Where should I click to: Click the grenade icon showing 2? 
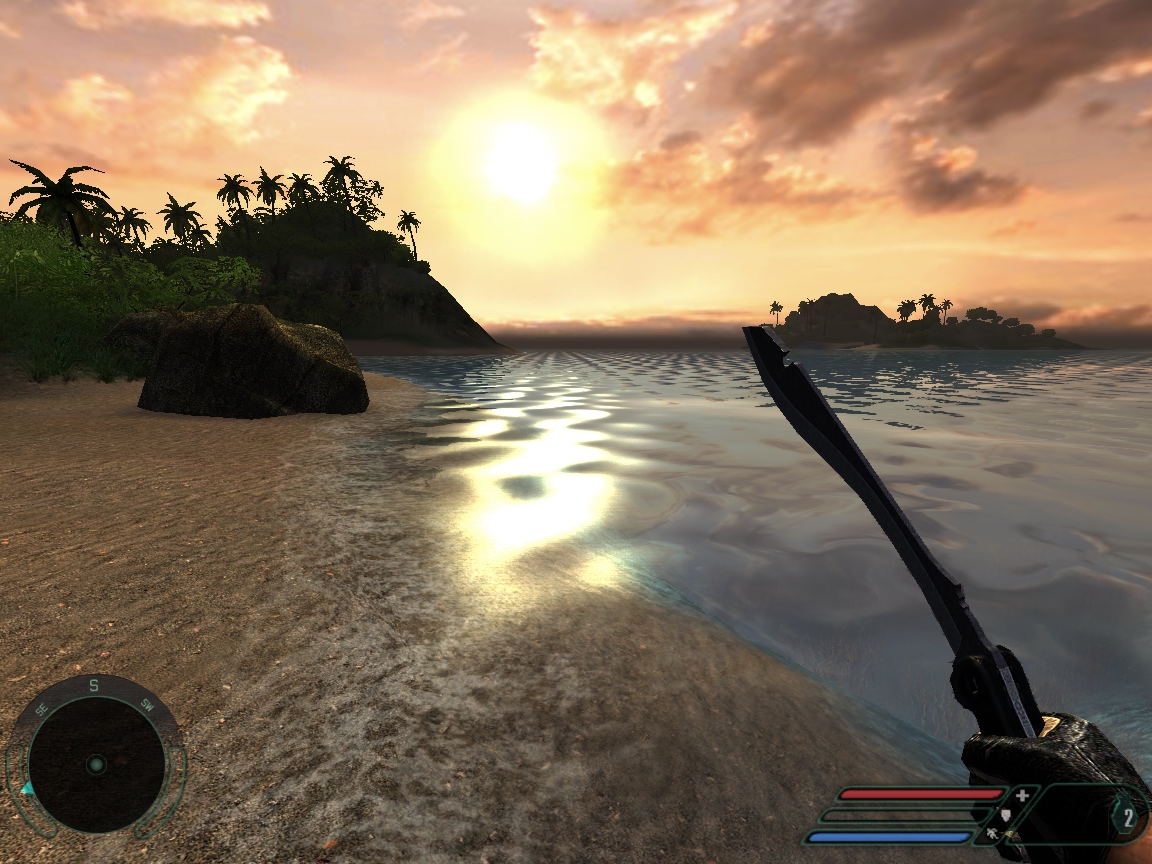pyautogui.click(x=1127, y=819)
